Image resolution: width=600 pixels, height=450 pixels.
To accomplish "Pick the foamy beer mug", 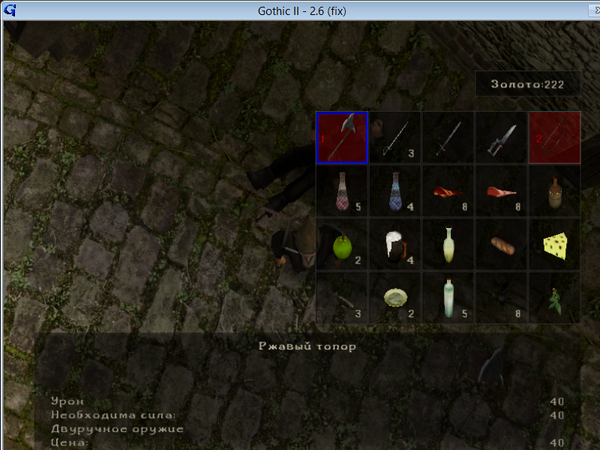I will pyautogui.click(x=395, y=243).
